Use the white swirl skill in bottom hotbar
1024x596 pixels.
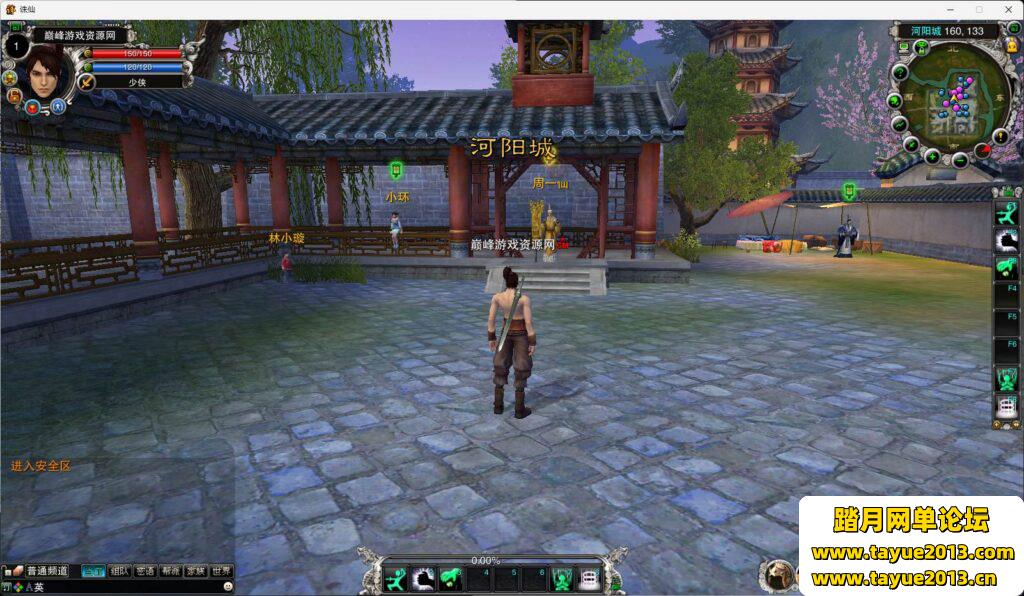pyautogui.click(x=423, y=579)
